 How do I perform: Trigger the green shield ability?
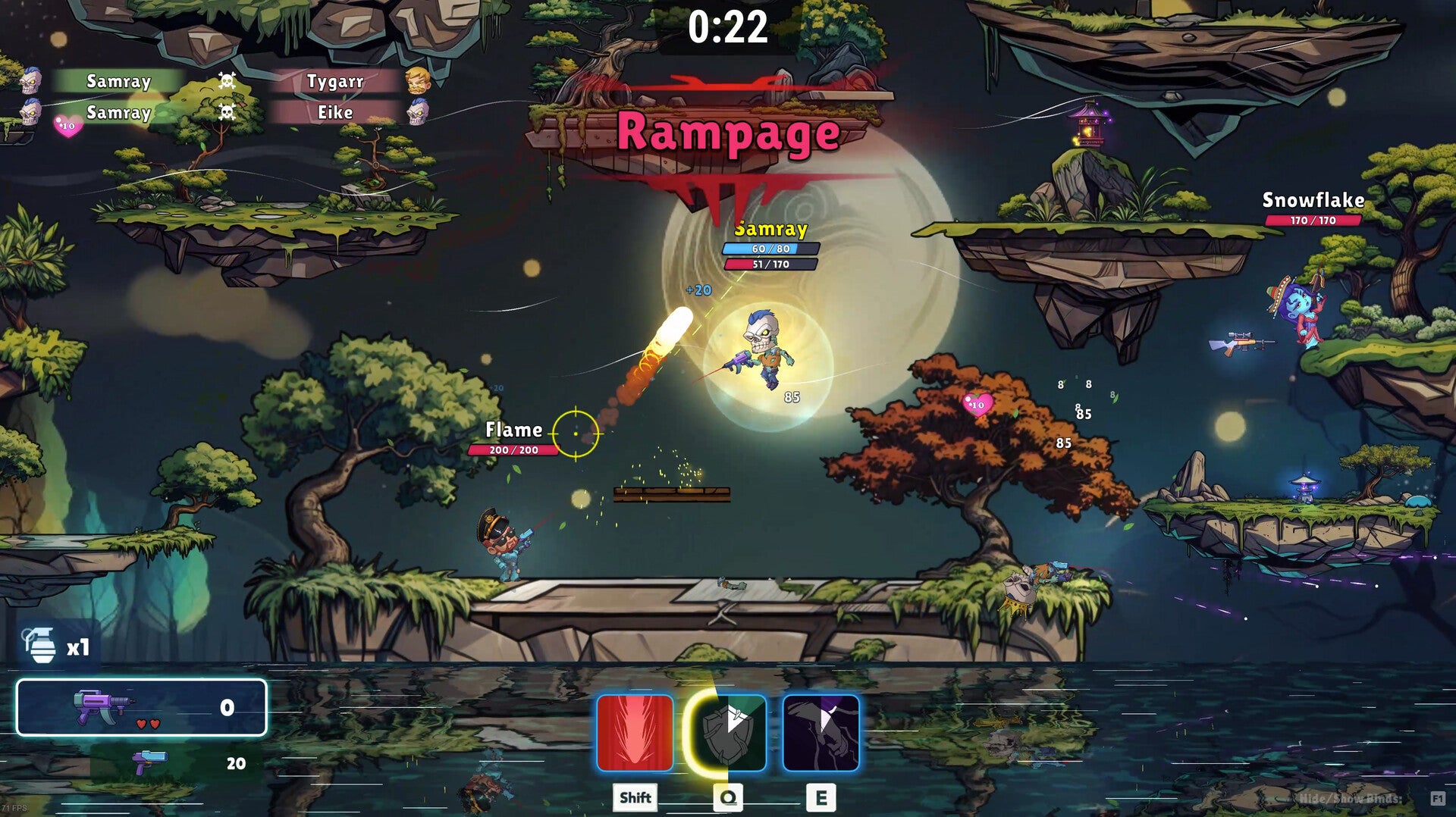[x=728, y=732]
